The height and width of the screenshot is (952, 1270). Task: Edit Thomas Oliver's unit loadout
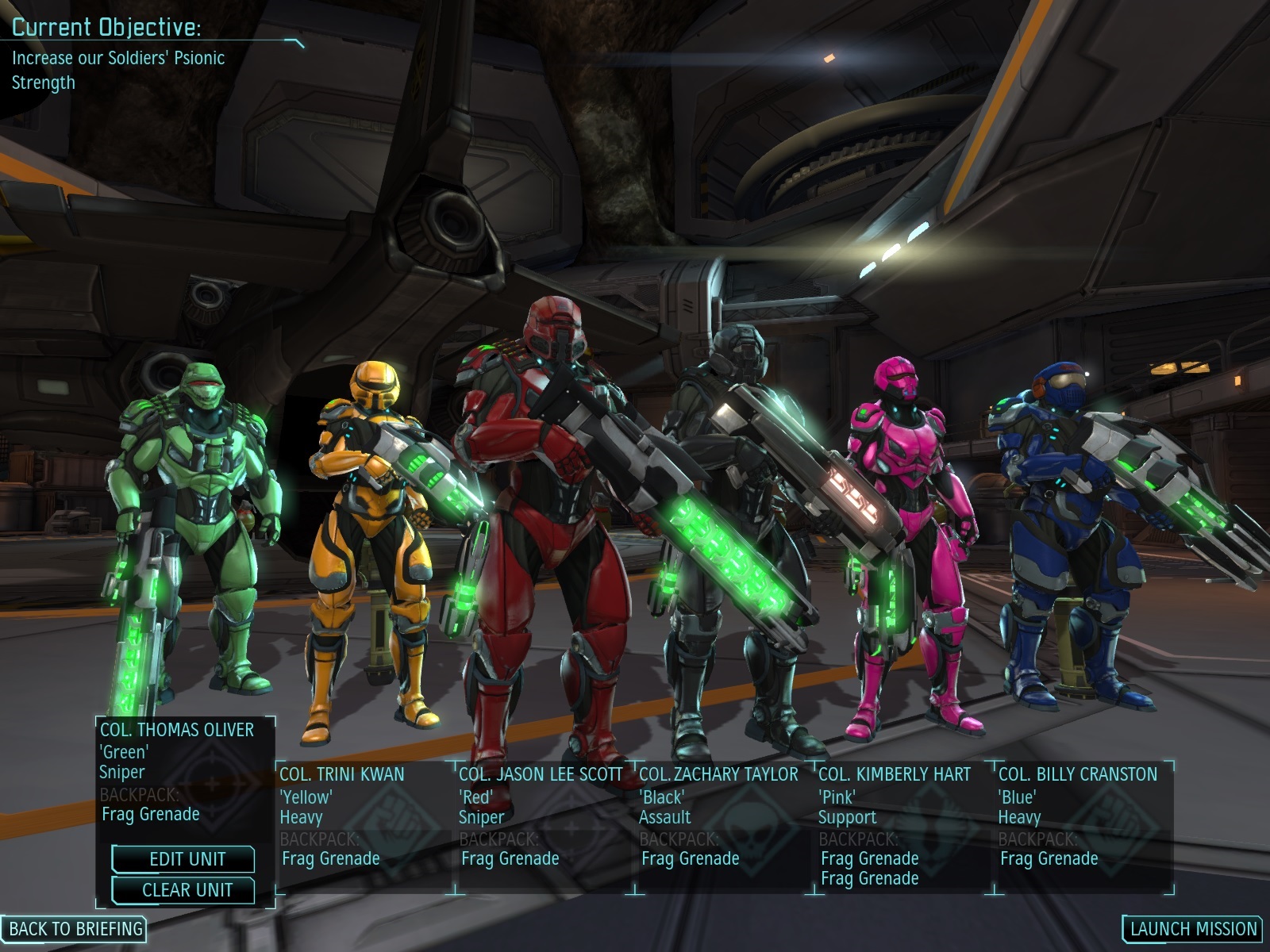tap(184, 859)
